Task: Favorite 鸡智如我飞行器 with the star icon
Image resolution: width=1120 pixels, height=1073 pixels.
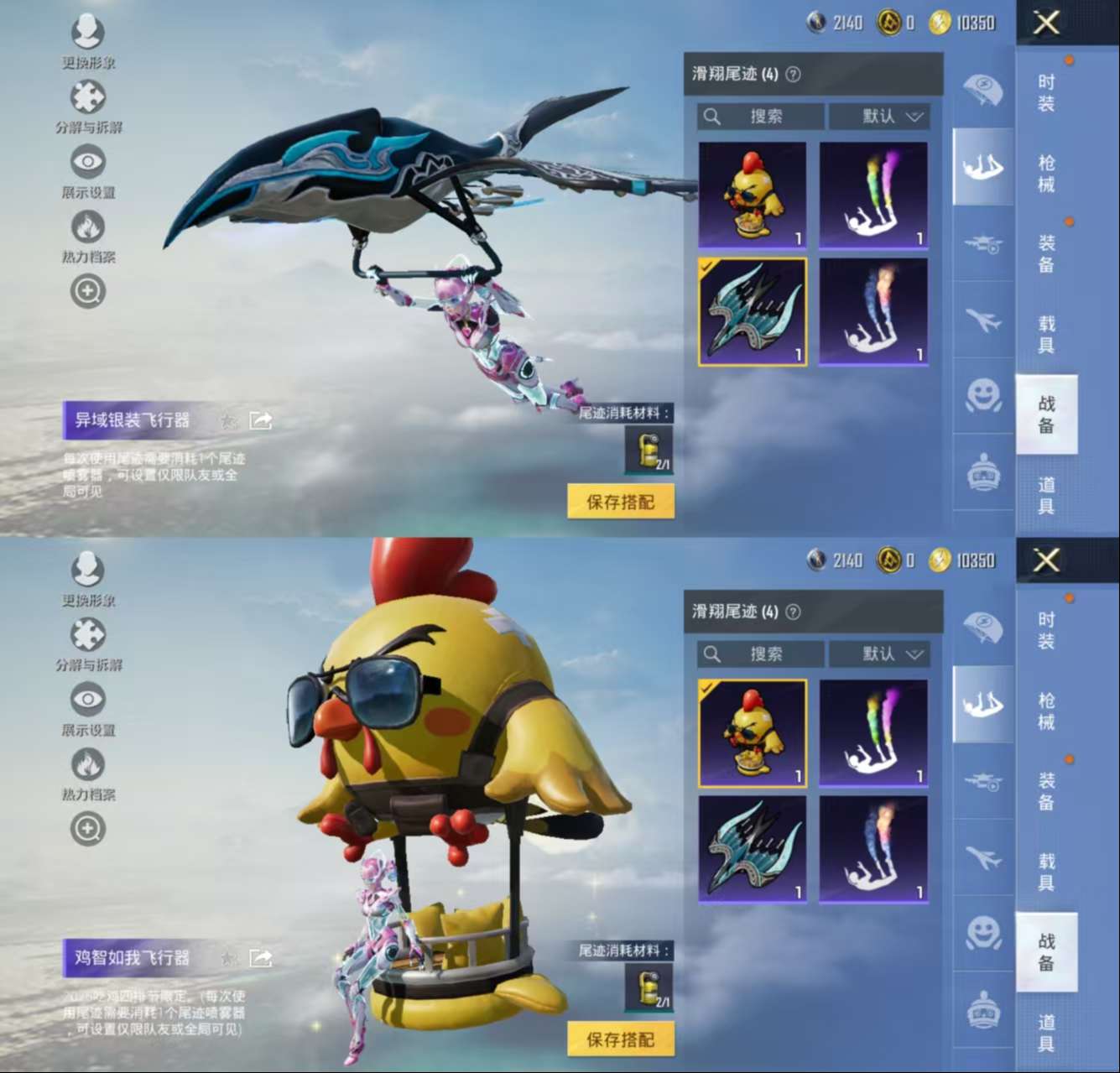Action: 228,958
